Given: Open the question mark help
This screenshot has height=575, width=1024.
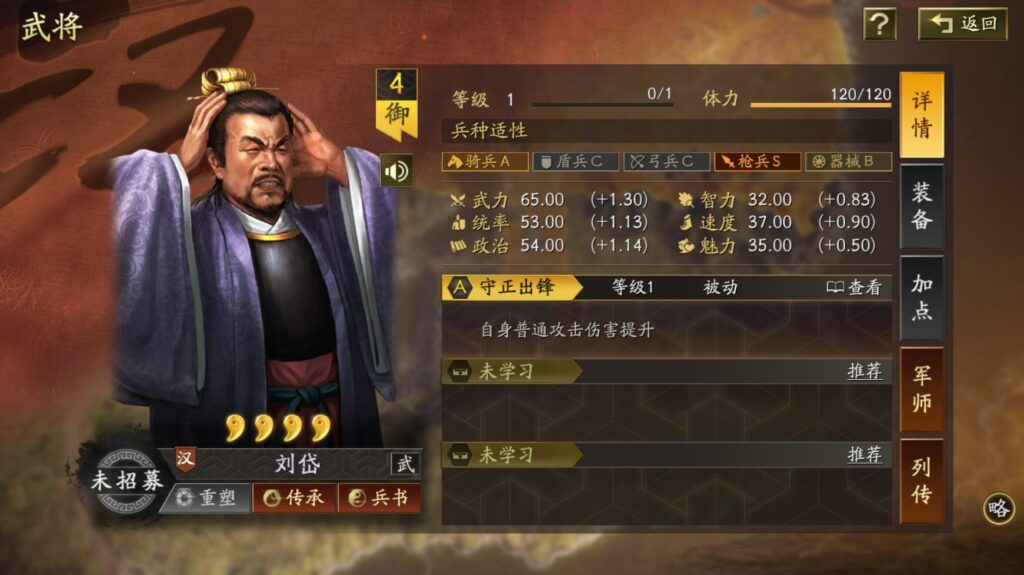Looking at the screenshot, I should point(879,24).
